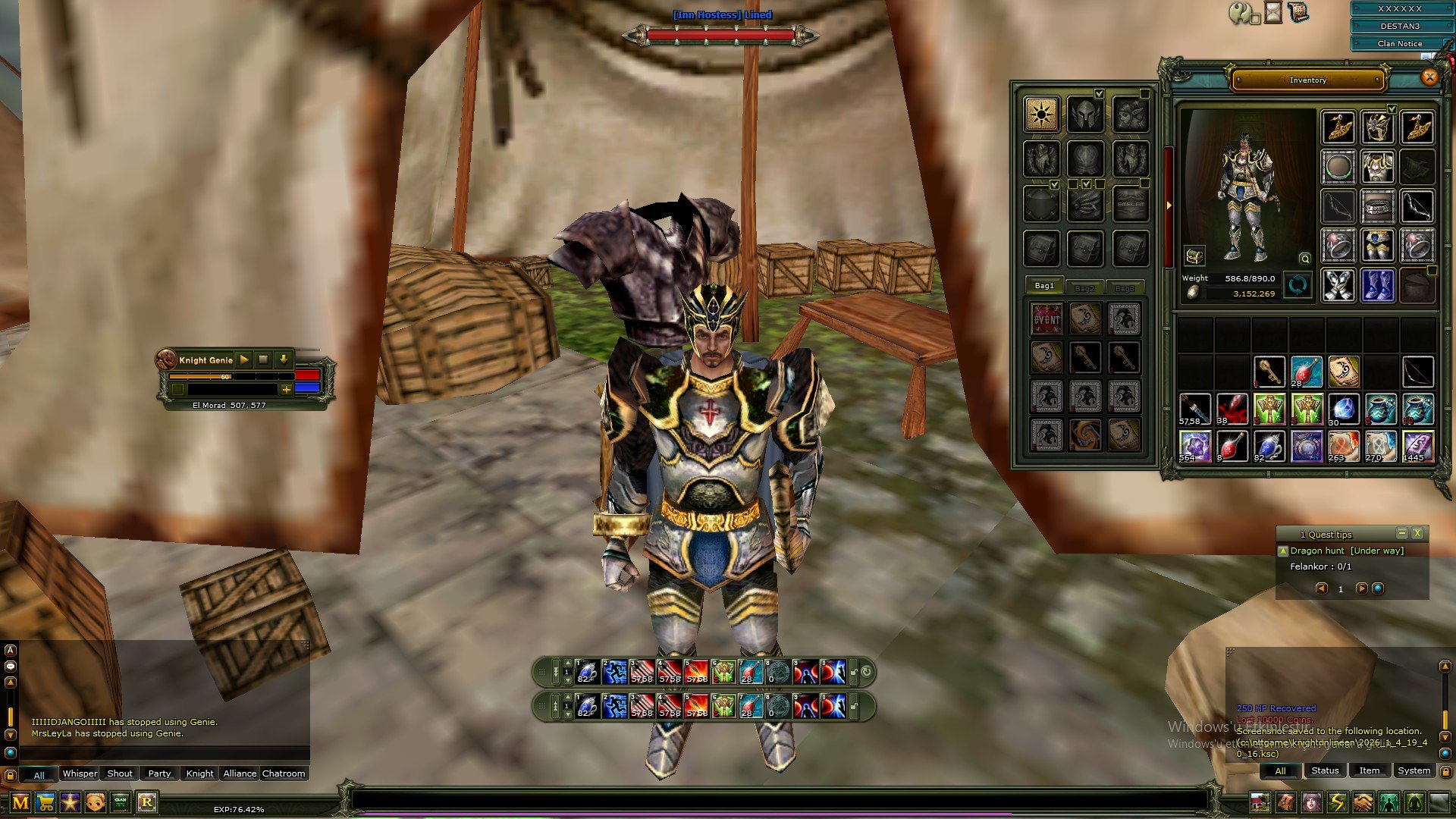1456x819 pixels.
Task: Toggle the helmet visibility checkbox in equipment panel
Action: point(1099,94)
